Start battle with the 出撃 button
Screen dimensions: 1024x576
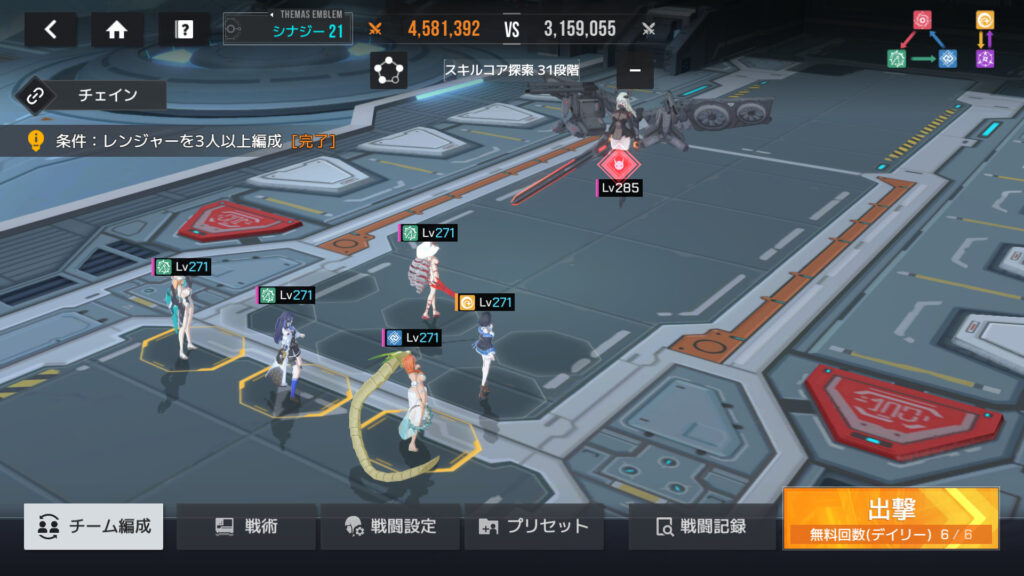pyautogui.click(x=890, y=517)
